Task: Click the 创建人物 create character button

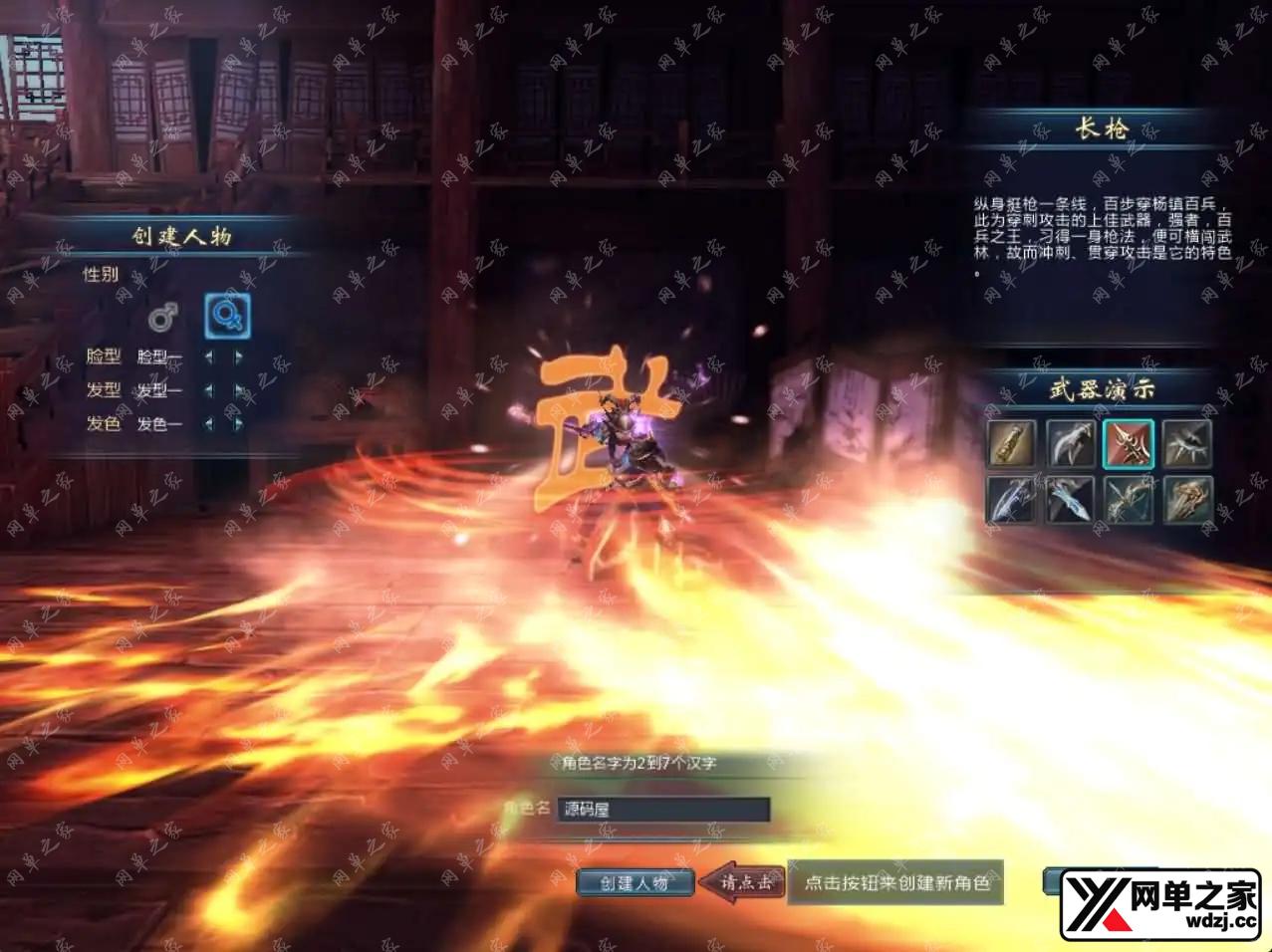Action: coord(635,882)
